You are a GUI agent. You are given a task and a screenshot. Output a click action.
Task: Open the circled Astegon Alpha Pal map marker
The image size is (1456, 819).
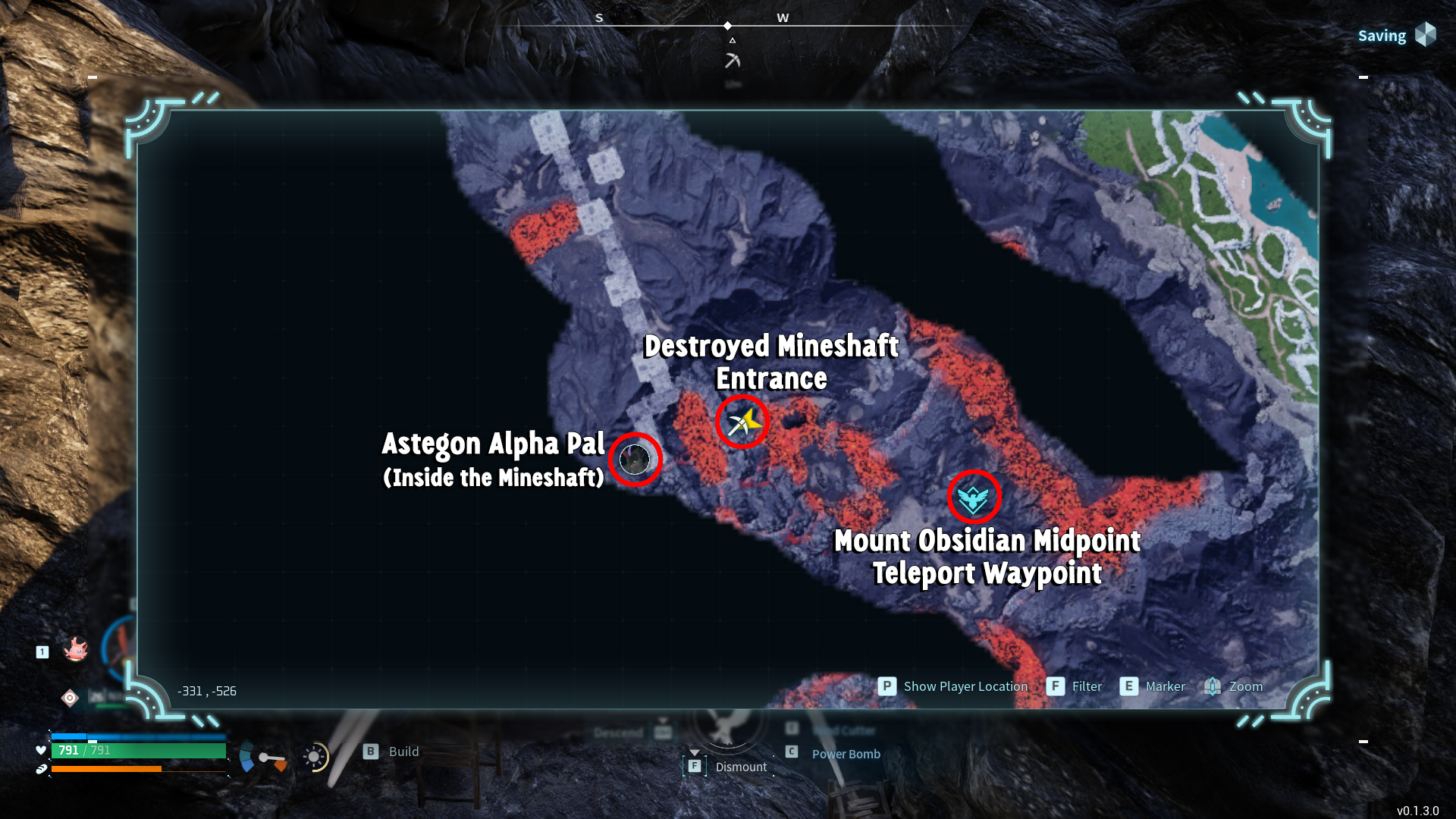tap(635, 459)
